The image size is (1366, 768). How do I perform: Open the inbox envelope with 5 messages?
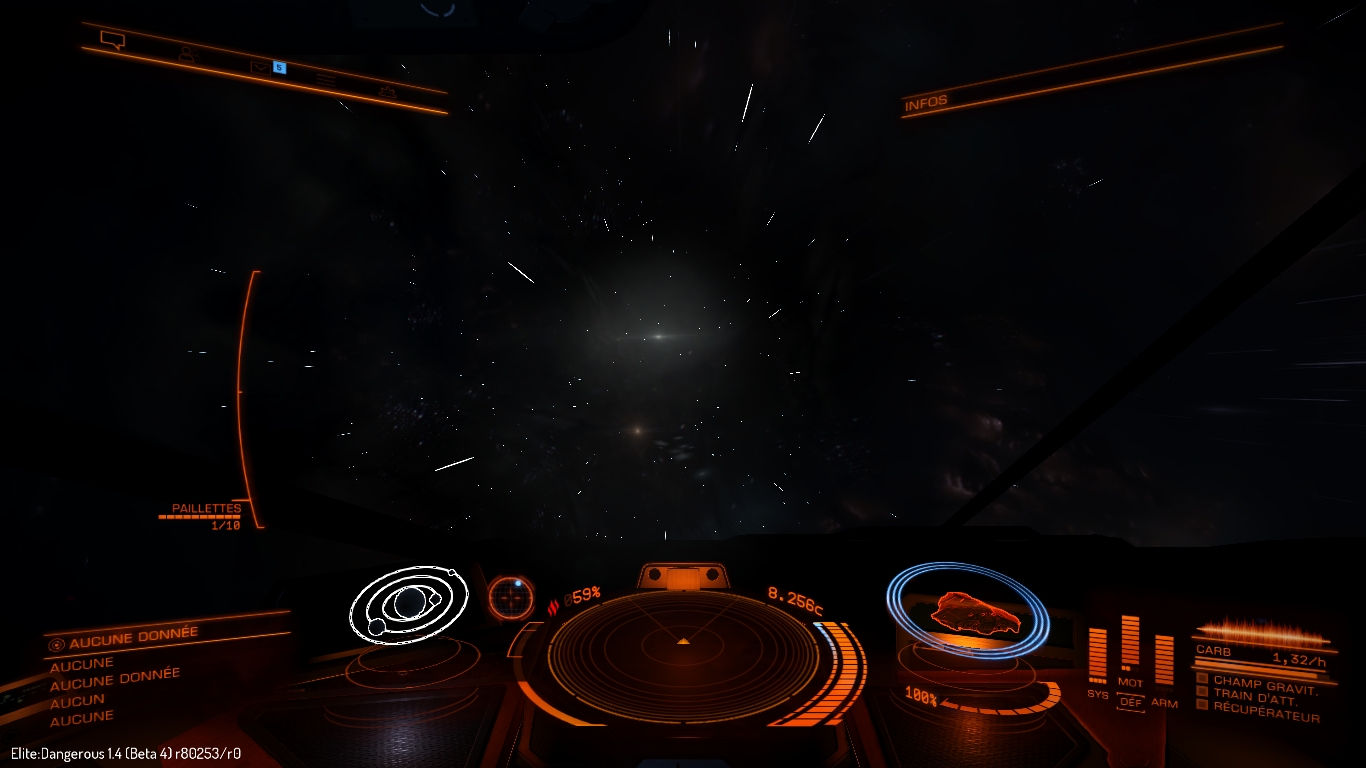coord(261,67)
